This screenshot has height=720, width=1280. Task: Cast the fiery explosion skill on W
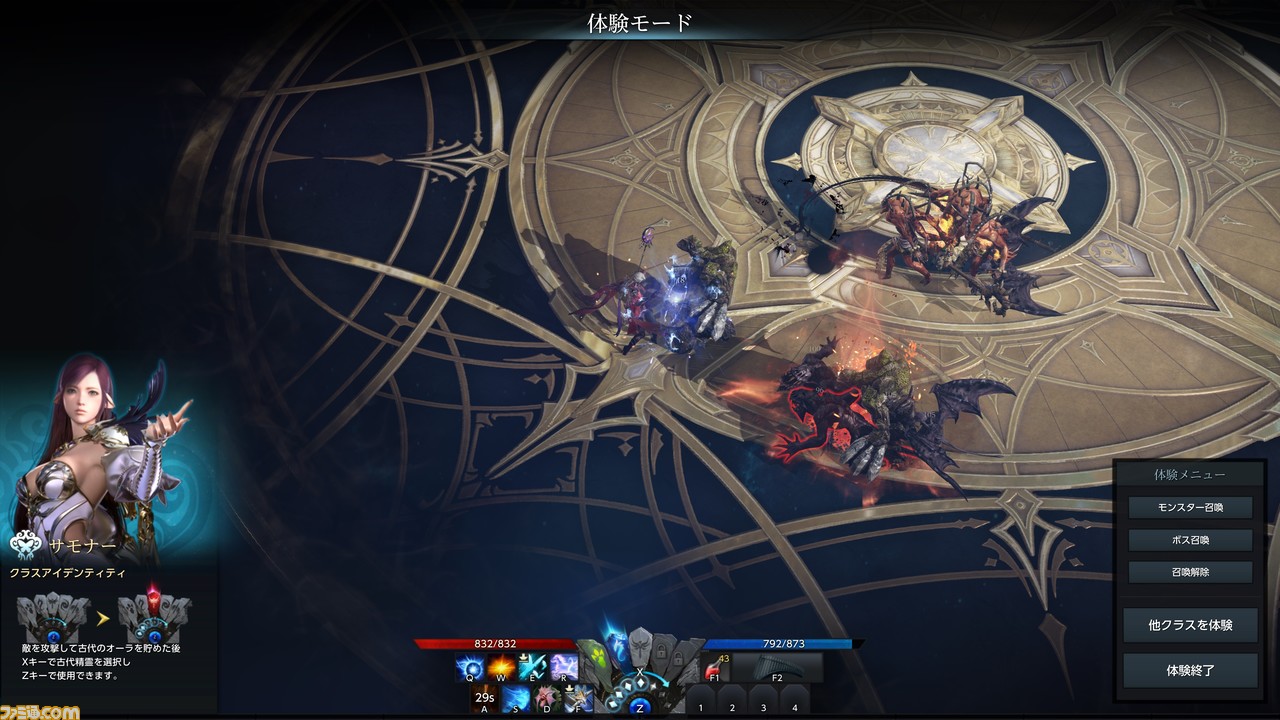(x=501, y=667)
